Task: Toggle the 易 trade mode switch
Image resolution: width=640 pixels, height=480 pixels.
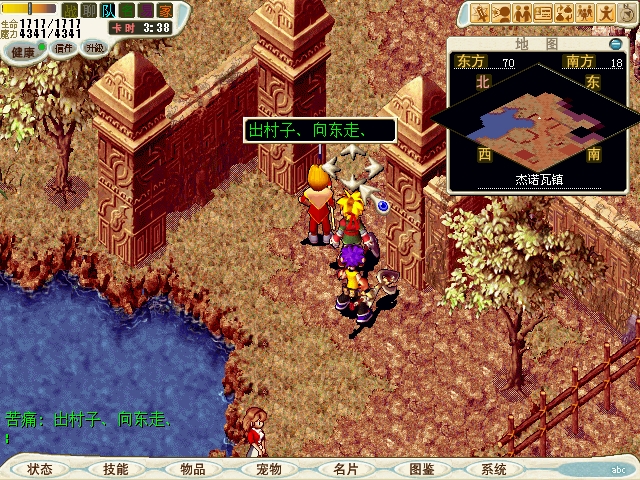Action: [x=146, y=10]
